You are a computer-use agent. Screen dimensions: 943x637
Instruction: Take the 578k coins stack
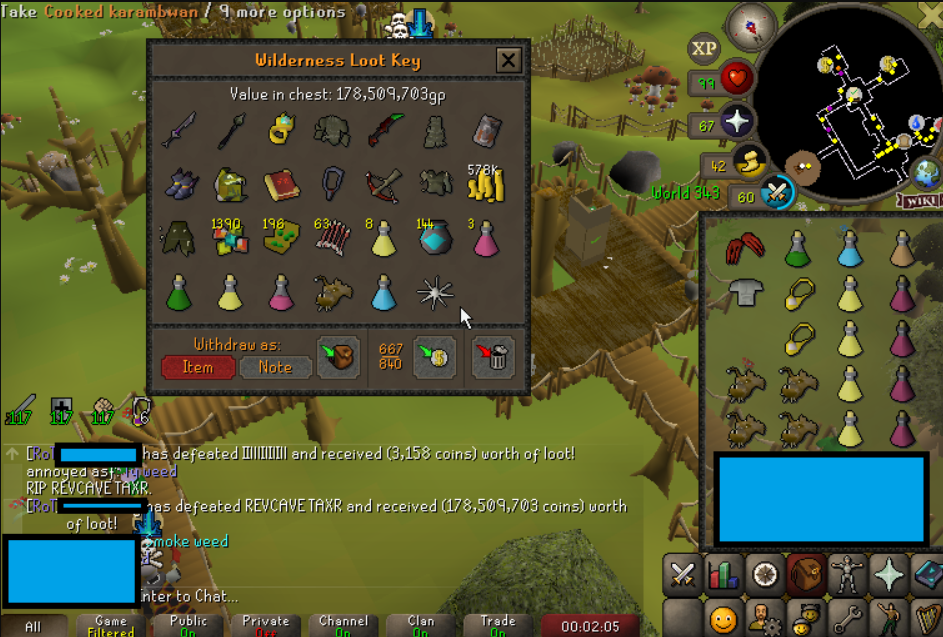point(487,183)
